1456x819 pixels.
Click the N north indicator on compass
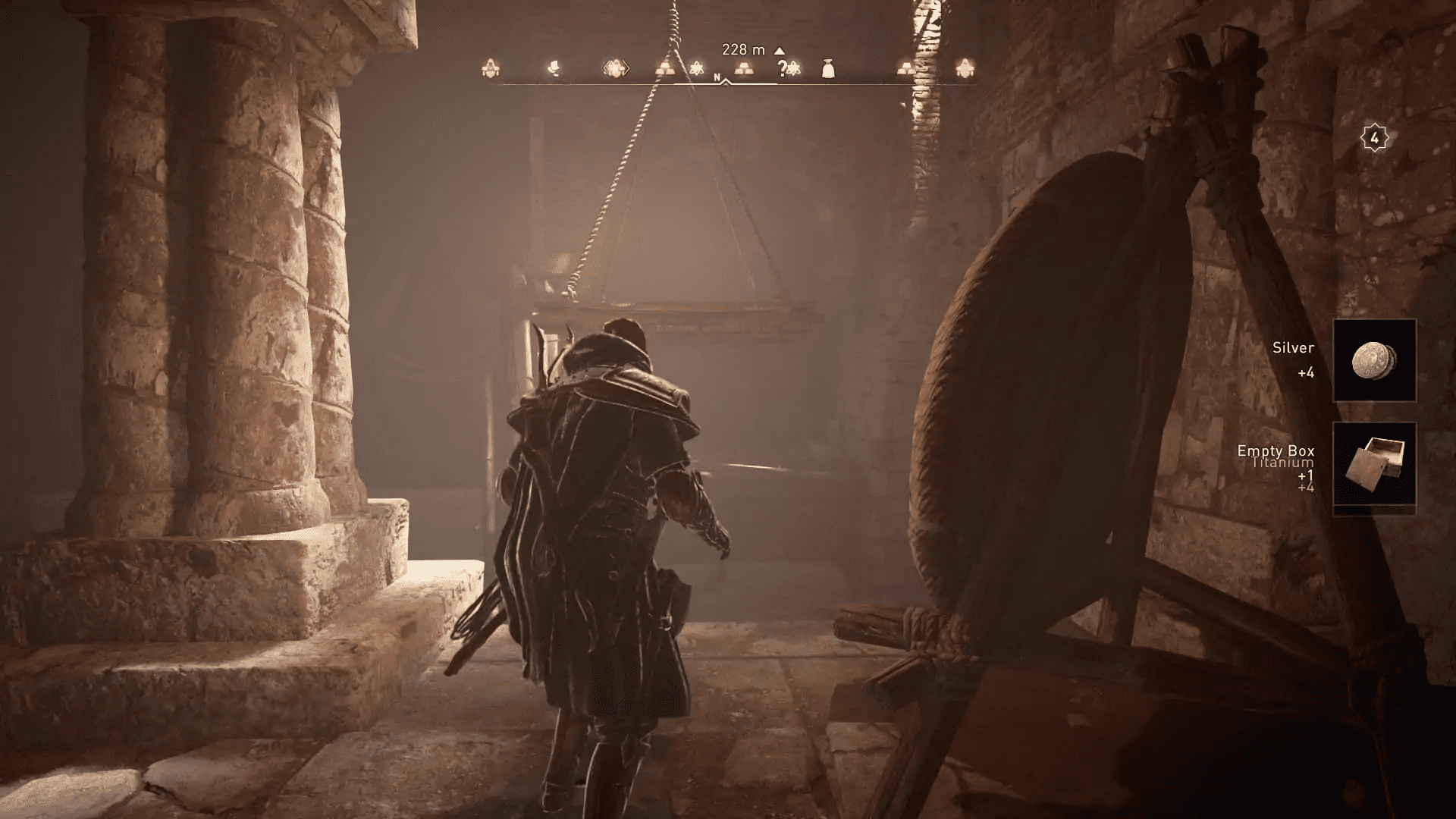pyautogui.click(x=717, y=77)
